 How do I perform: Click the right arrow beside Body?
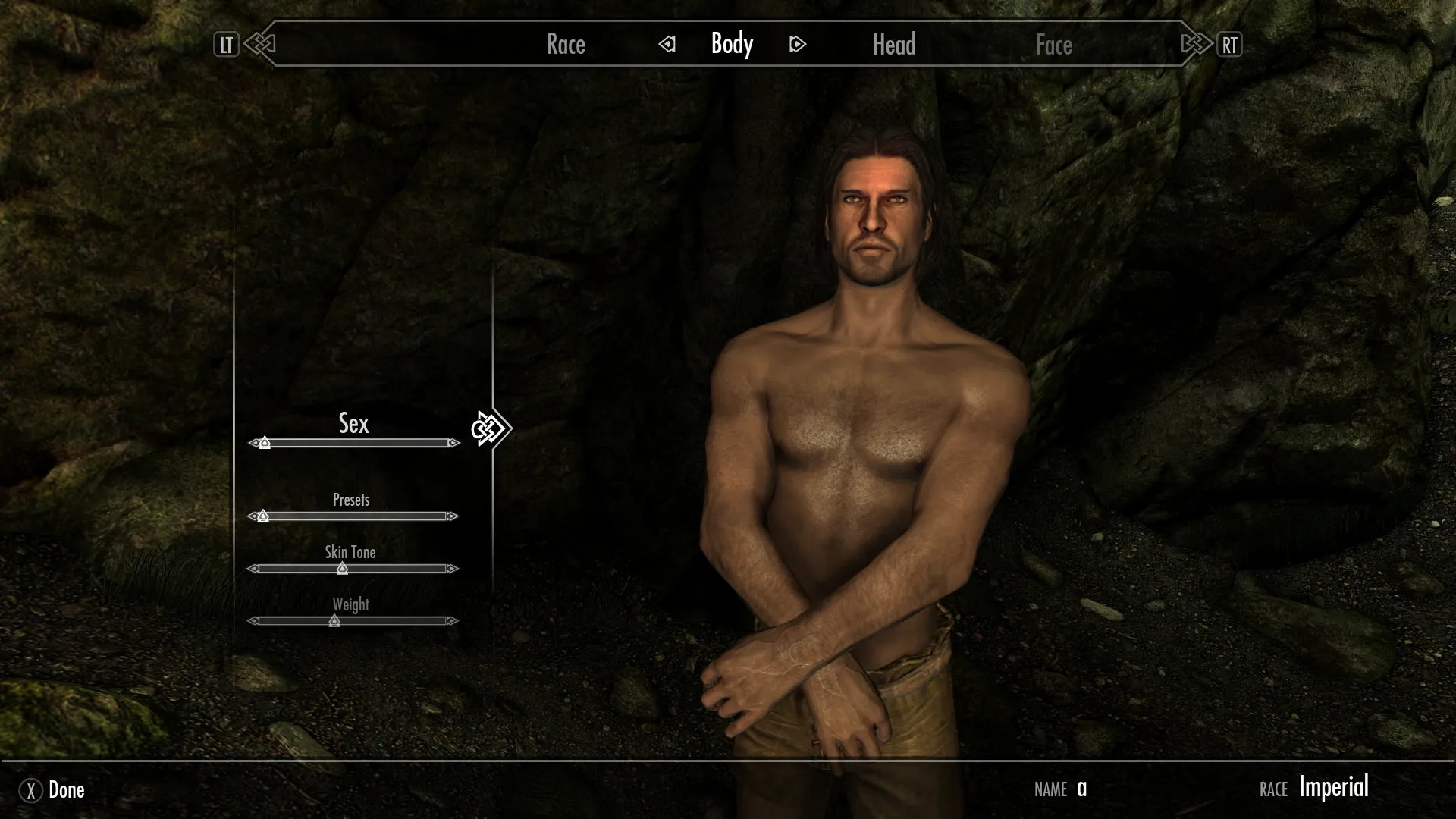[x=797, y=45]
